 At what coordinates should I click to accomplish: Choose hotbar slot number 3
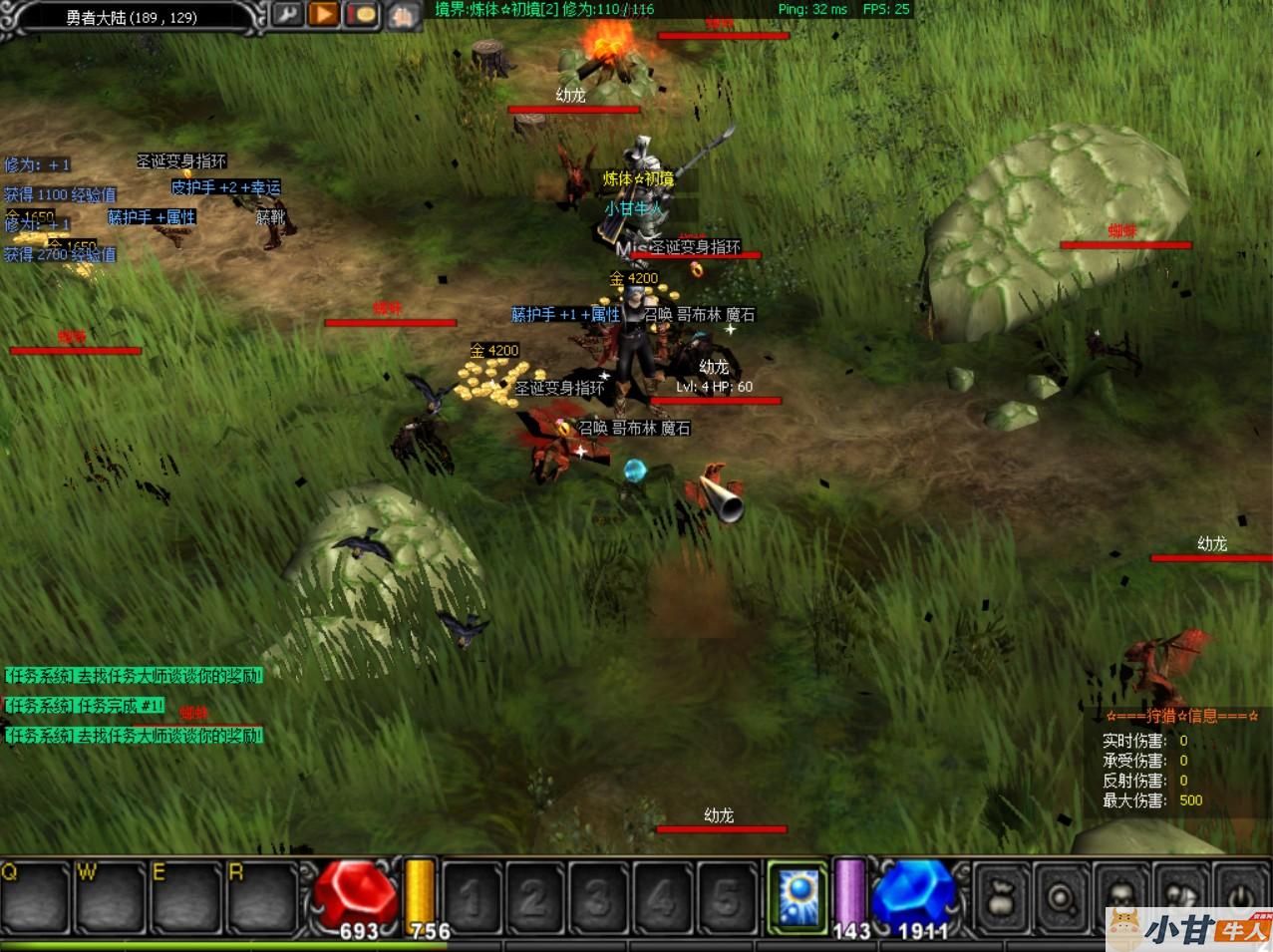point(597,897)
